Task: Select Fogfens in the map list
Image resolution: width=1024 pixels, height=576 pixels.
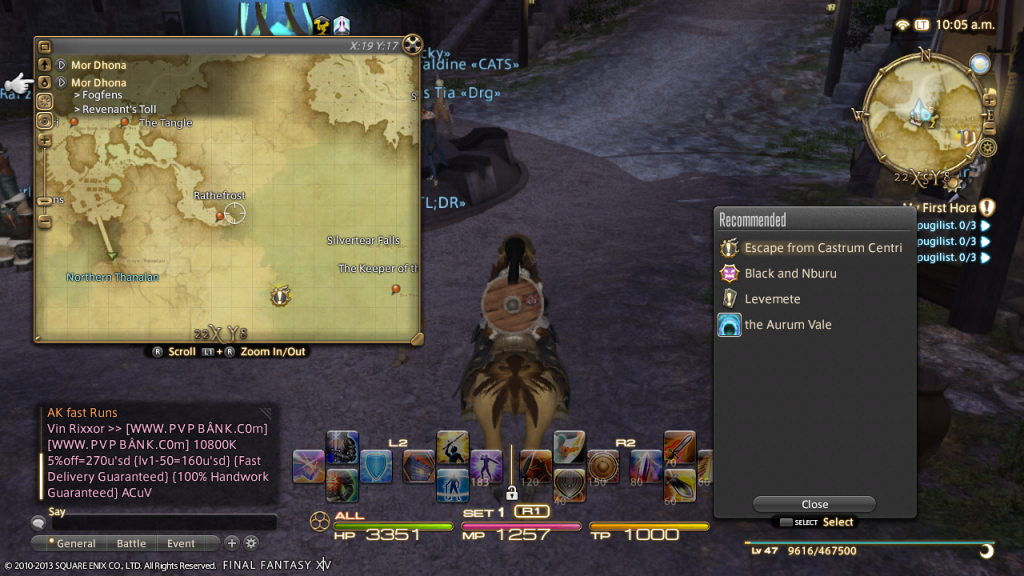Action: [100, 96]
